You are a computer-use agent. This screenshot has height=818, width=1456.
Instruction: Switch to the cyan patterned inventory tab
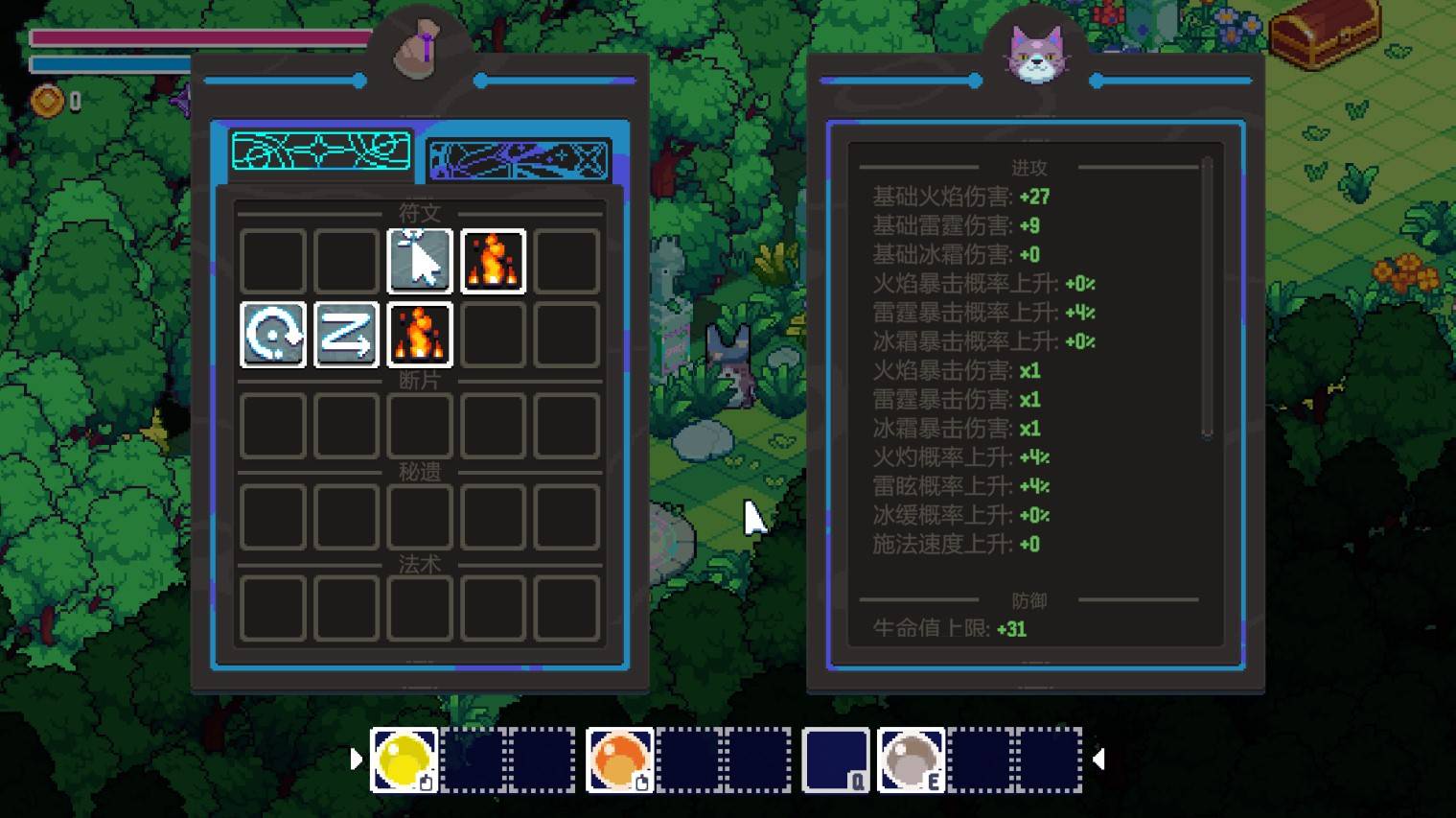click(321, 152)
